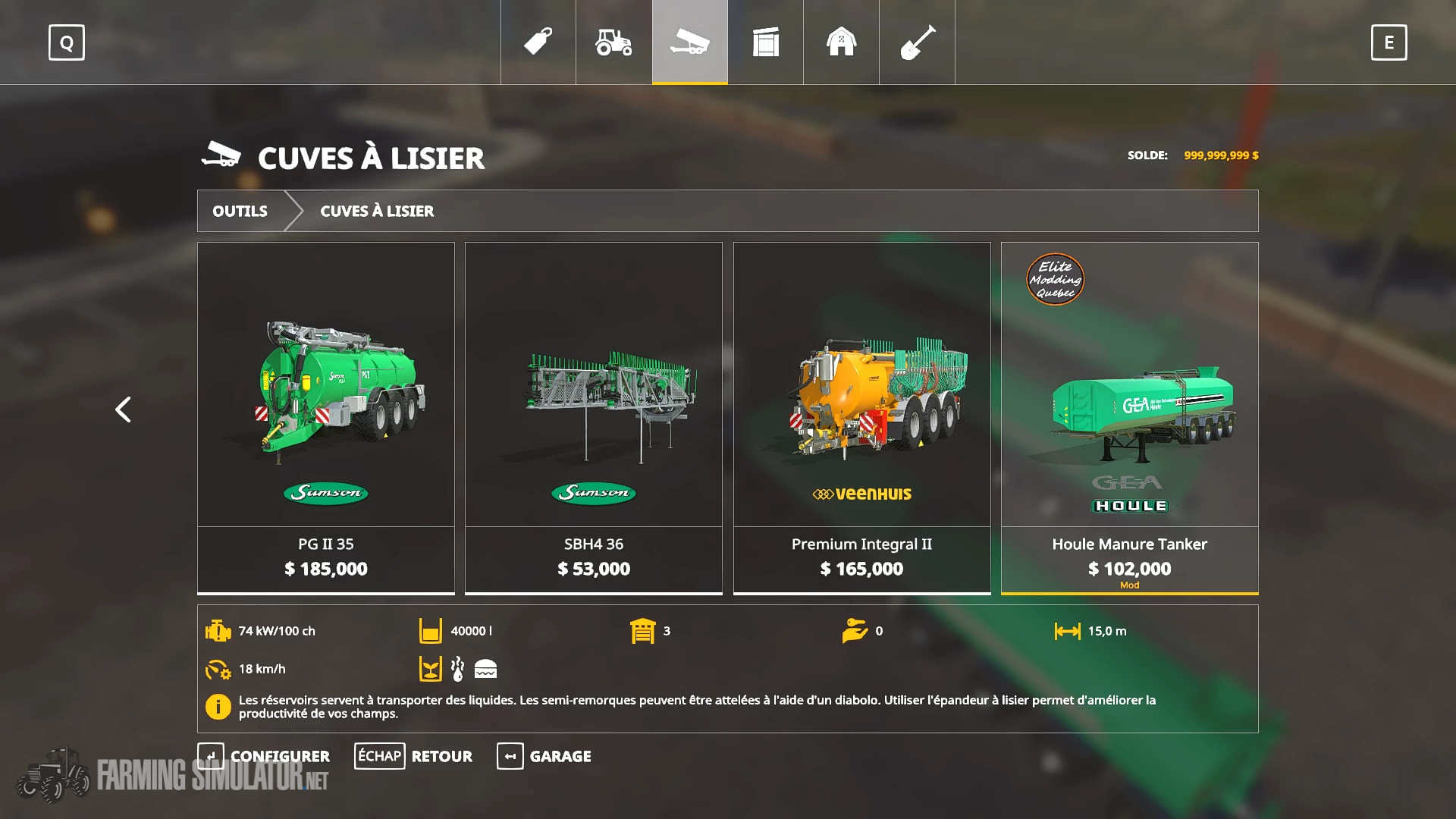Click the engine power stat icon
The width and height of the screenshot is (1456, 819).
(x=218, y=630)
